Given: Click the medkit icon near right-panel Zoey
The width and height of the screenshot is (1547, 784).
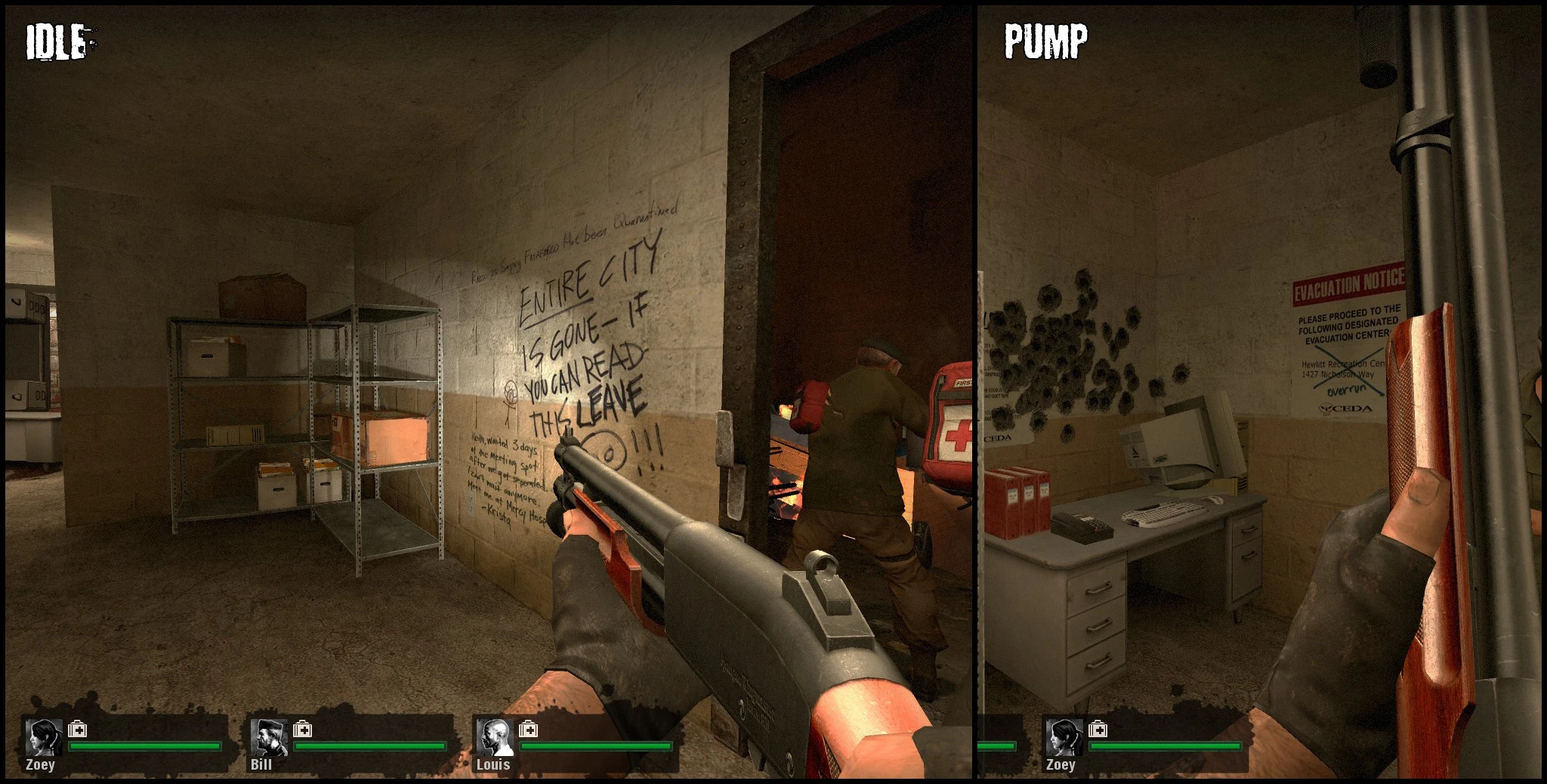Looking at the screenshot, I should (1098, 731).
